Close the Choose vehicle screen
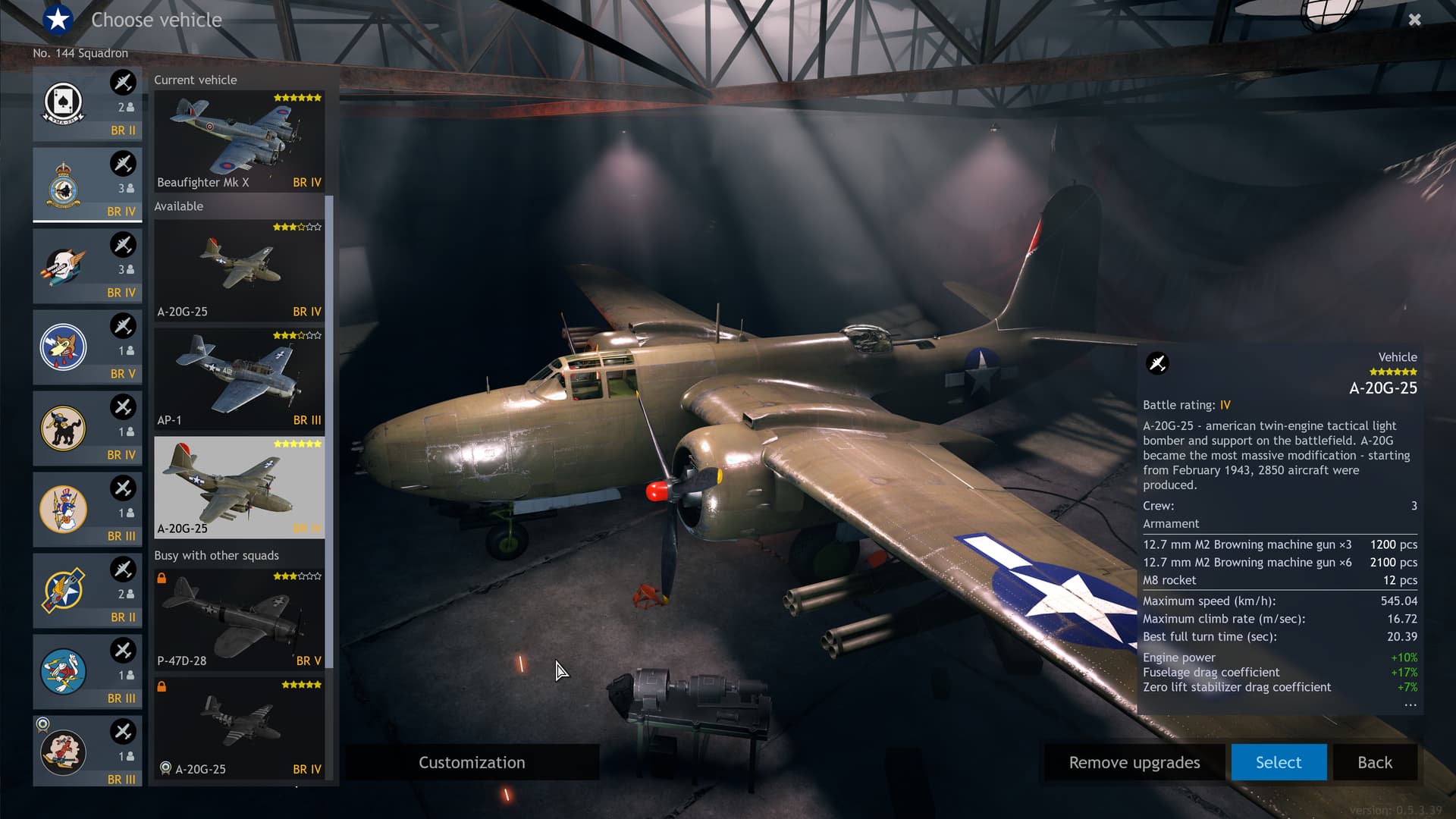Image resolution: width=1456 pixels, height=819 pixels. [x=1414, y=20]
